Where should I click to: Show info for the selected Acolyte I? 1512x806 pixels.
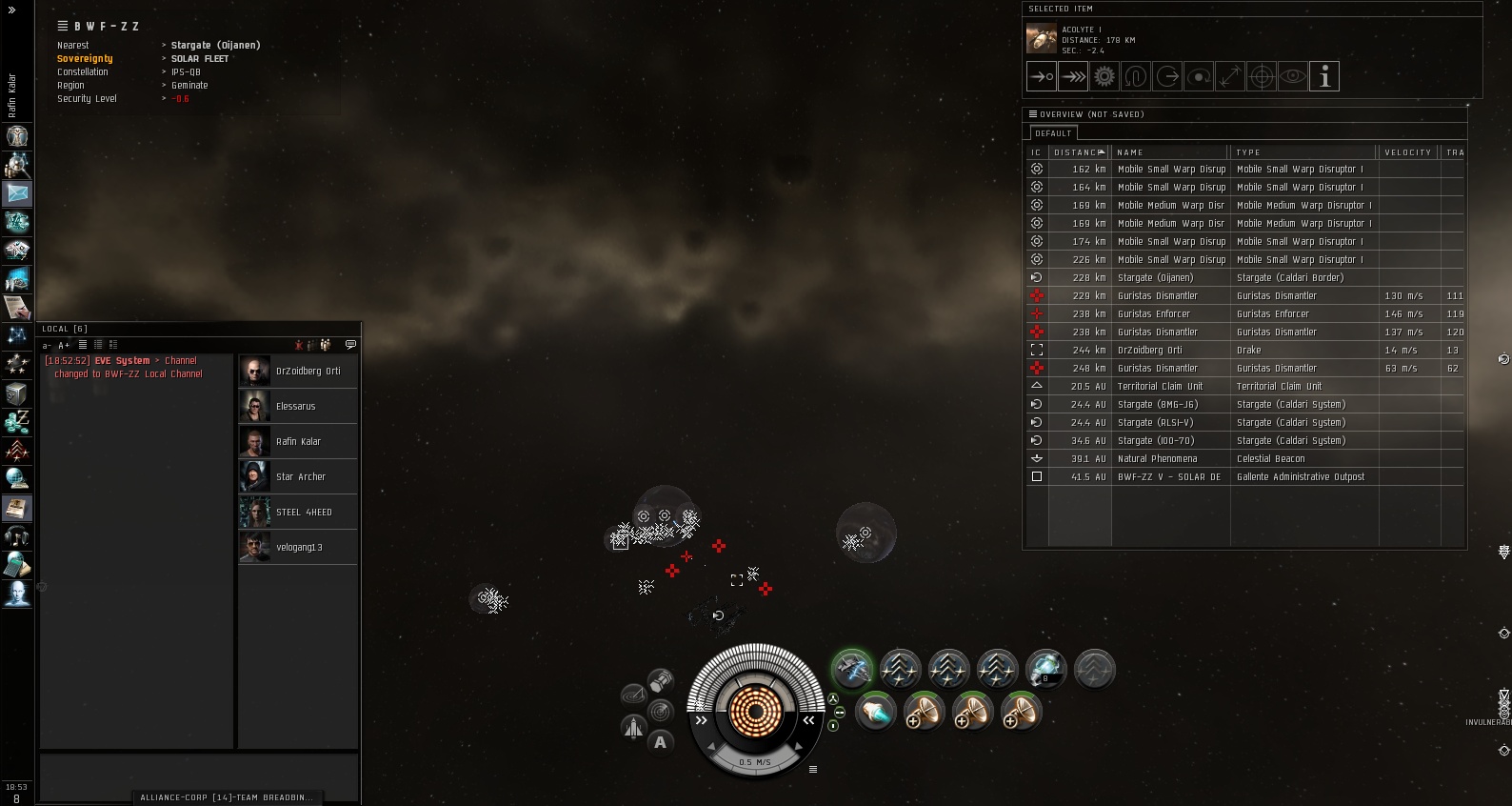pyautogui.click(x=1324, y=76)
